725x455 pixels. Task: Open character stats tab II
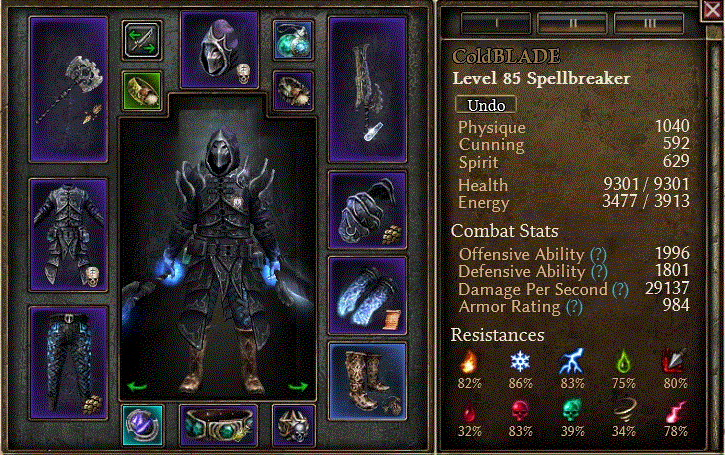(572, 22)
